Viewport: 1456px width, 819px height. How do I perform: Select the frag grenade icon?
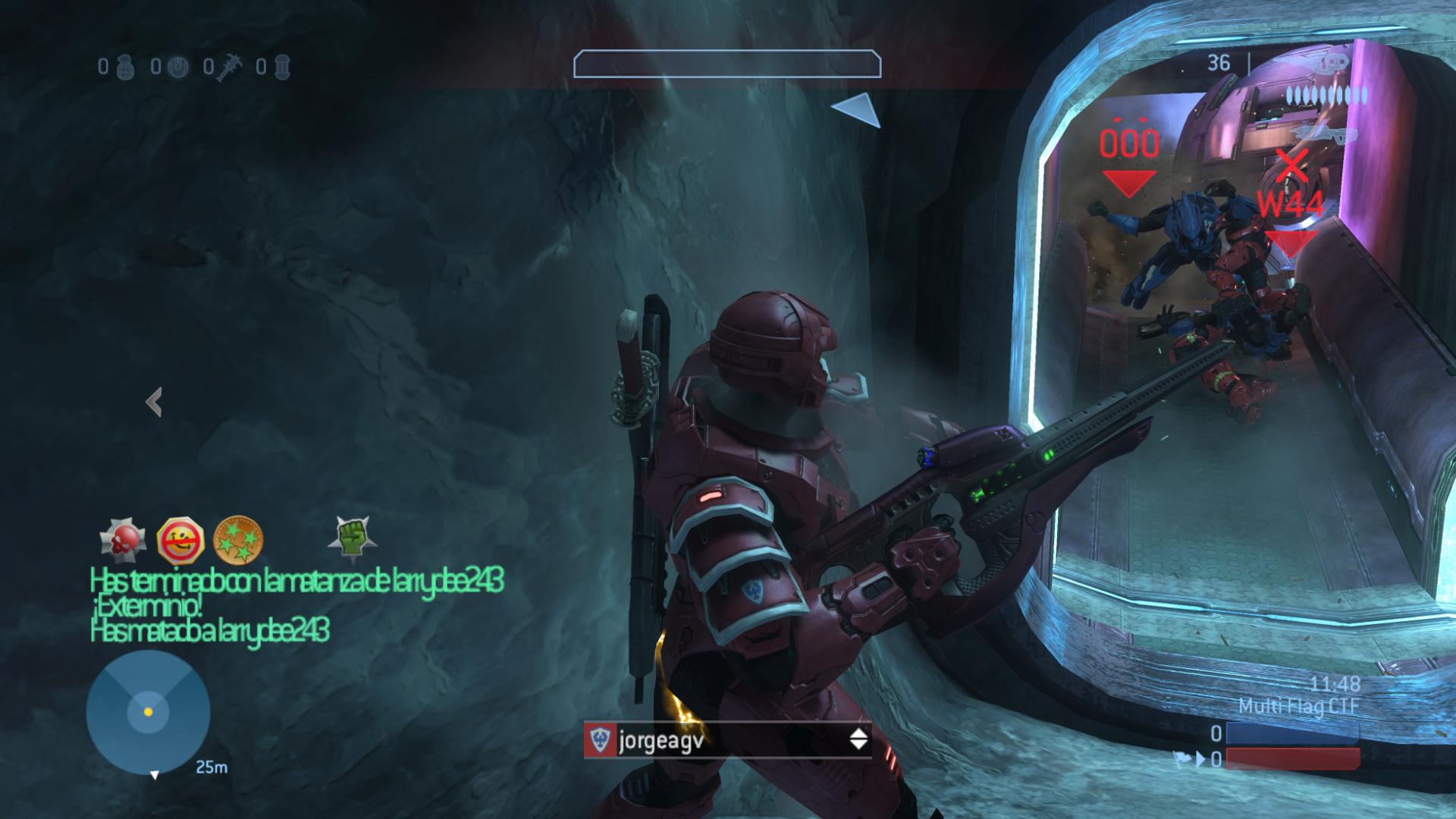(125, 68)
